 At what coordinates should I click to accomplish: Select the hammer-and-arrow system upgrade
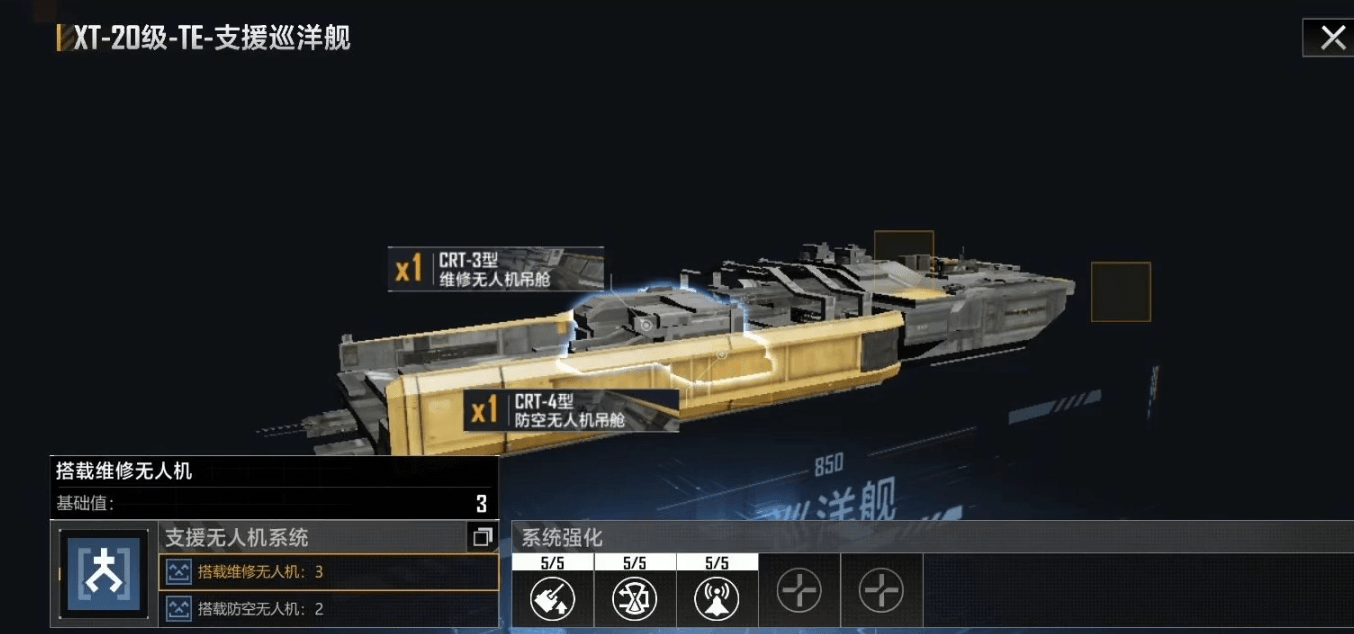point(553,598)
